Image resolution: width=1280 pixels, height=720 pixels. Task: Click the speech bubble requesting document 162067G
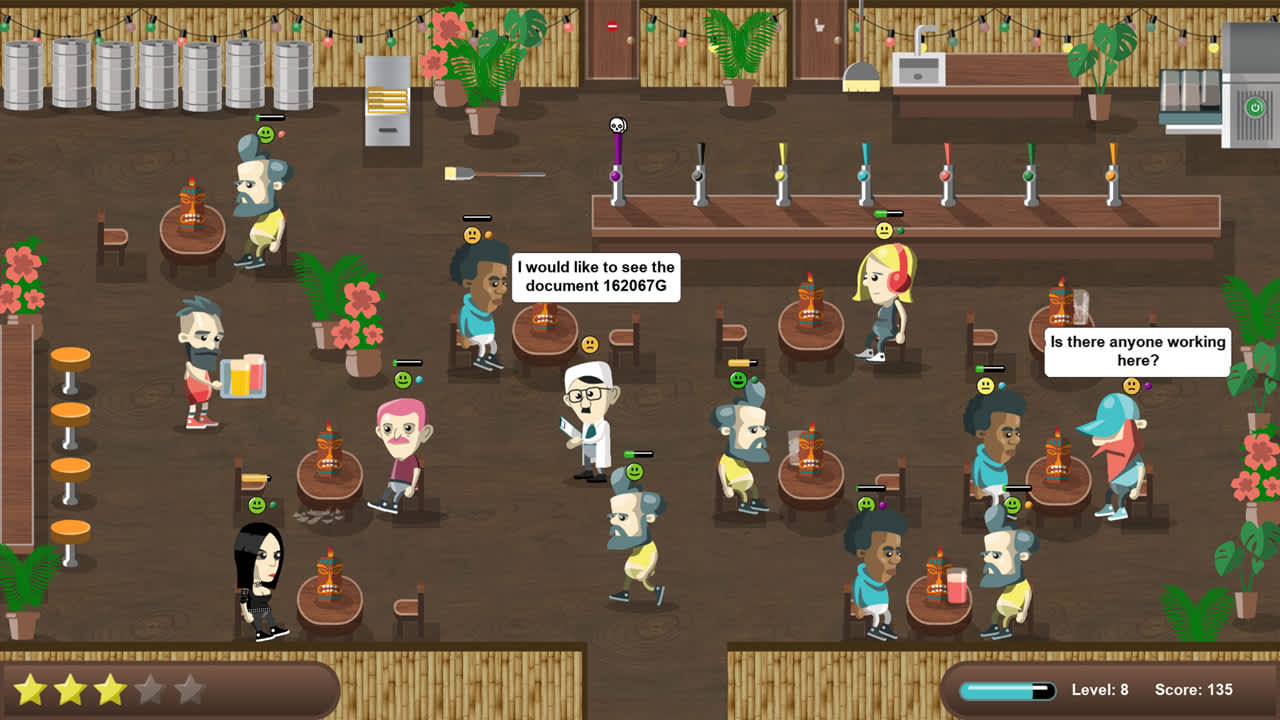pos(595,276)
